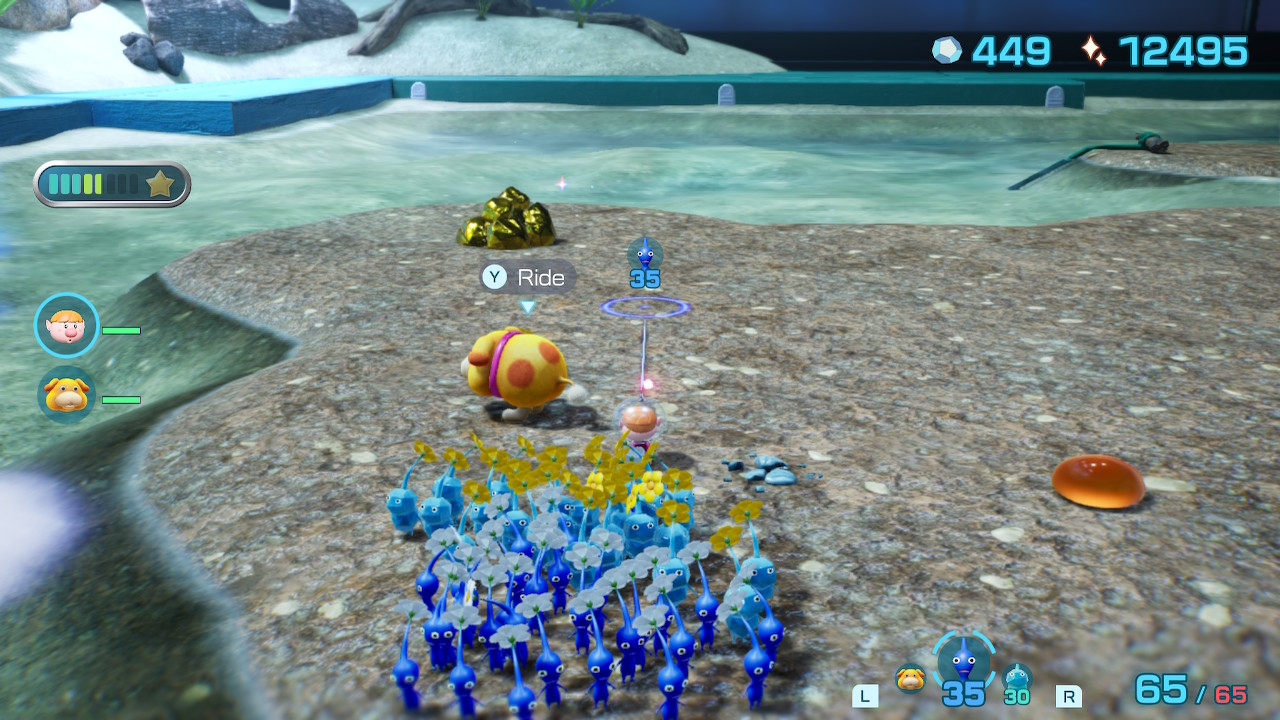Choose the Blue Pikmin squad icon
The height and width of the screenshot is (720, 1280).
[x=964, y=661]
